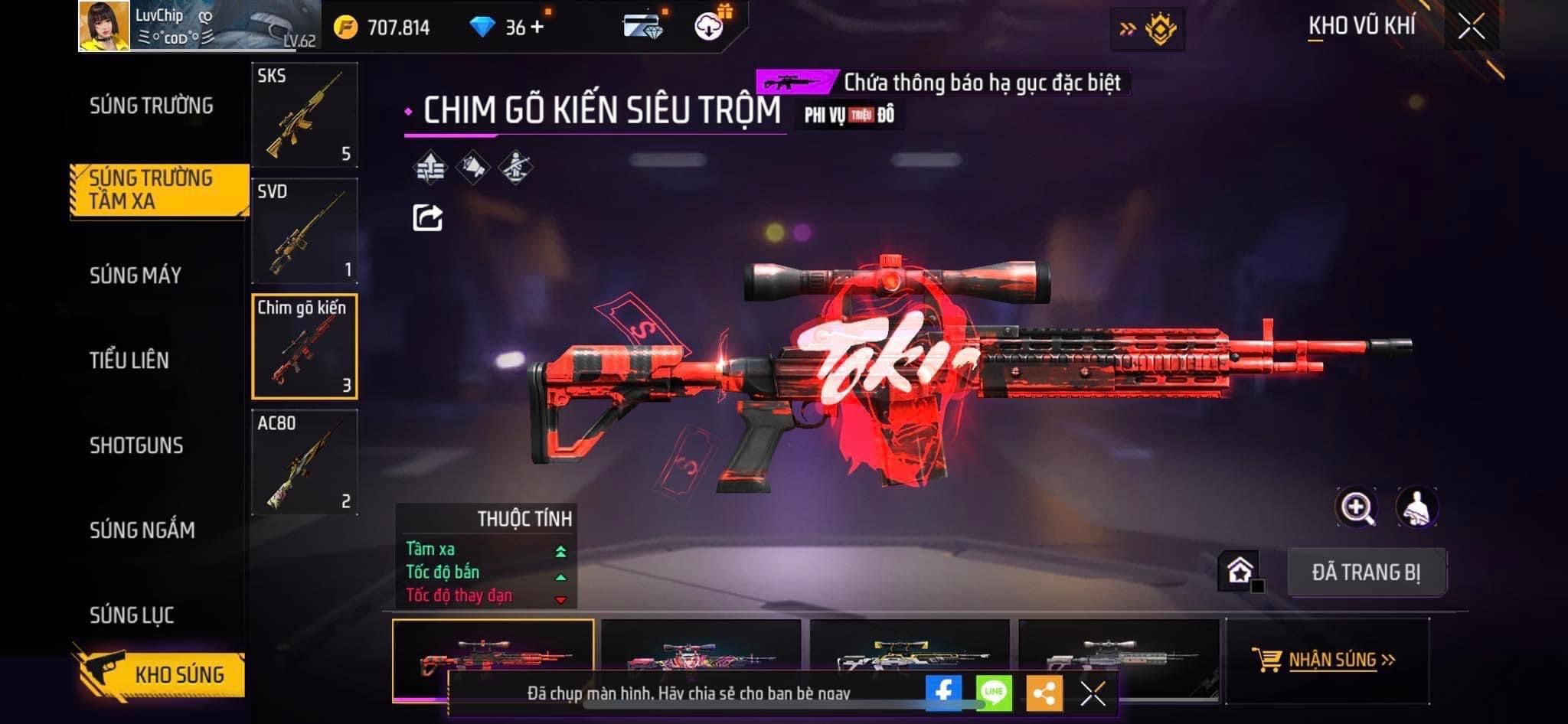Share the weapon skin via share icon
The image size is (1568, 724).
pyautogui.click(x=427, y=218)
